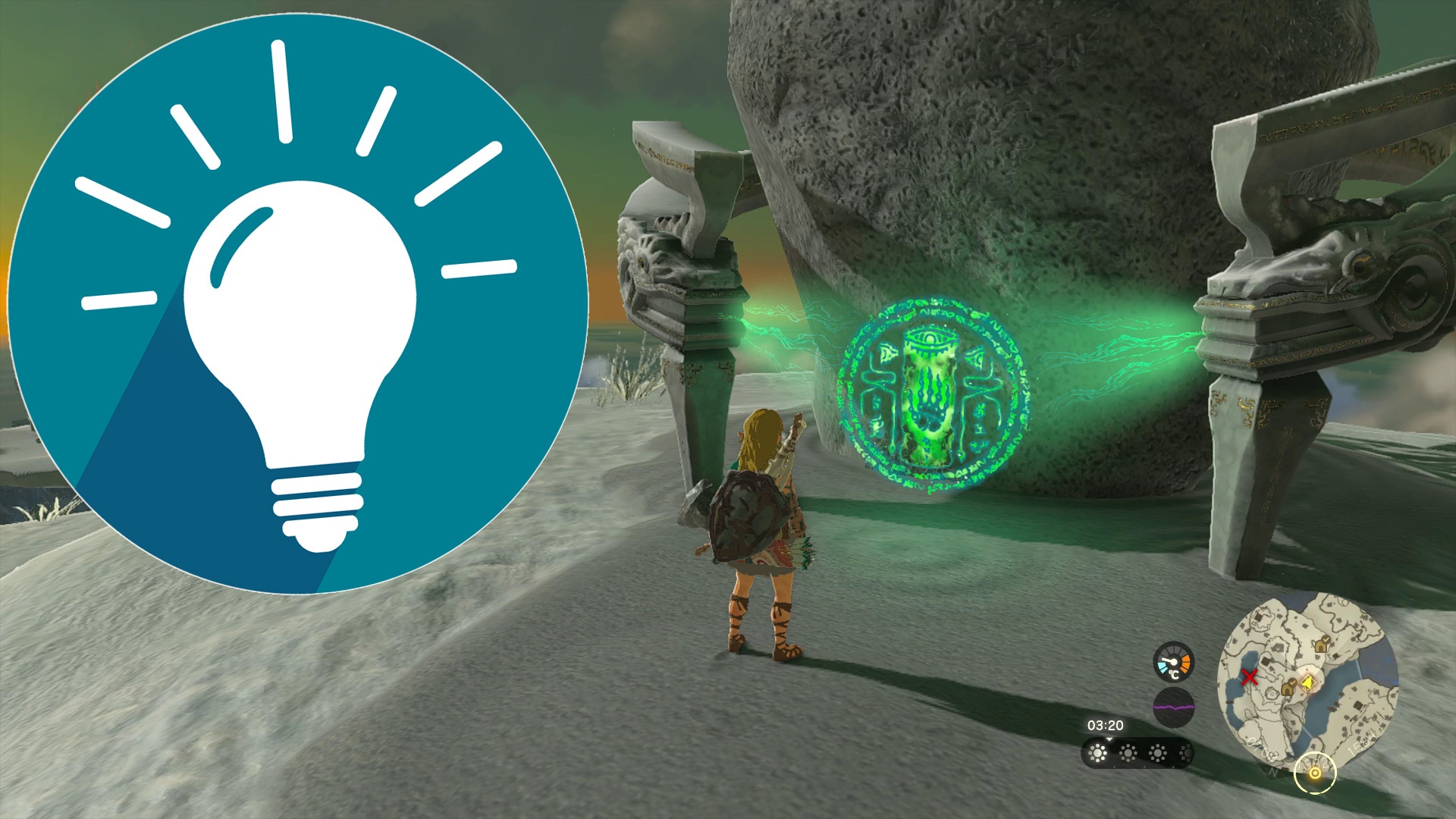Image resolution: width=1456 pixels, height=819 pixels.
Task: Expand the arrow above the weather bar
Action: 1109,740
